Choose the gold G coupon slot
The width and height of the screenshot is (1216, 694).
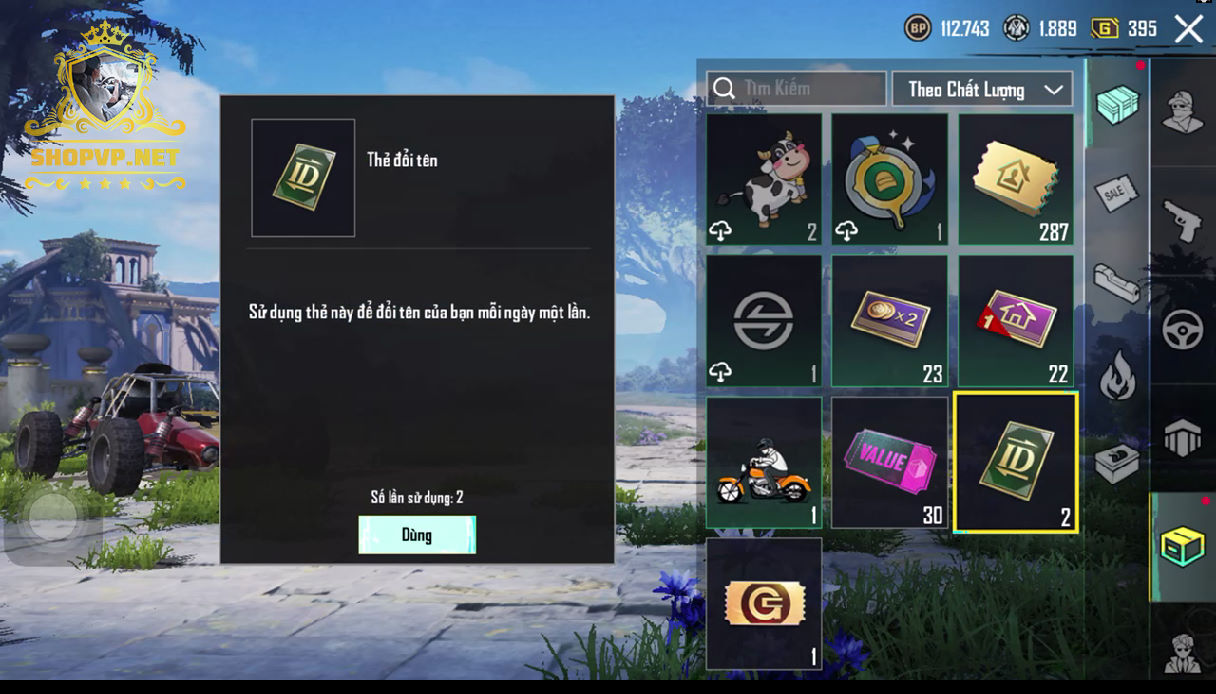pos(764,604)
